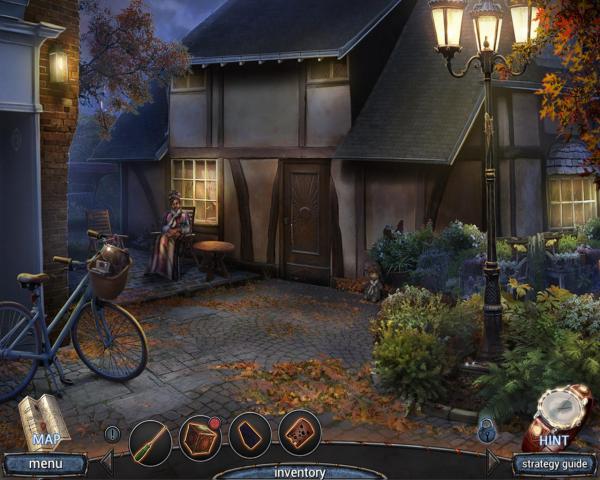Select the thin rod inventory item
The width and height of the screenshot is (600, 480).
[150, 437]
